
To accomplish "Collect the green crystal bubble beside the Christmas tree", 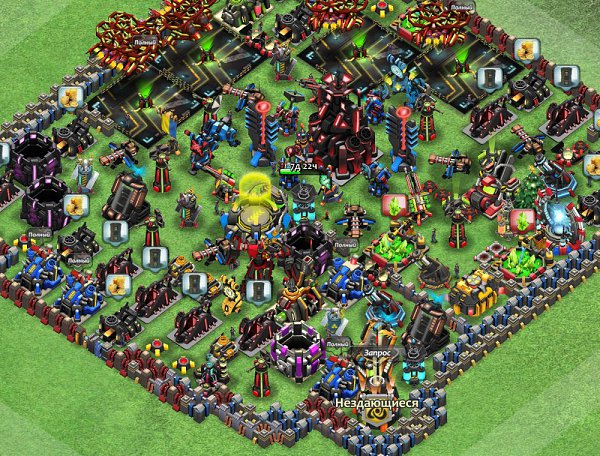I will coord(521,219).
